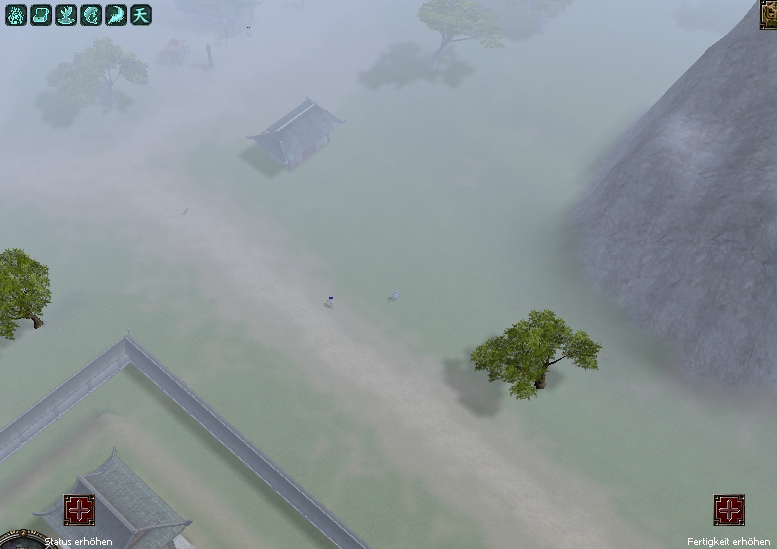Click the Status erhöhen plus button
This screenshot has width=777, height=549.
pos(80,510)
